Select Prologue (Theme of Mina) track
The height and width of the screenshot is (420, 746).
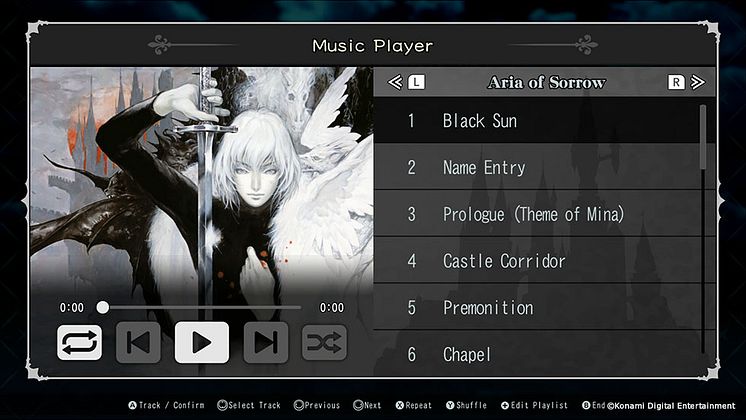tap(540, 214)
